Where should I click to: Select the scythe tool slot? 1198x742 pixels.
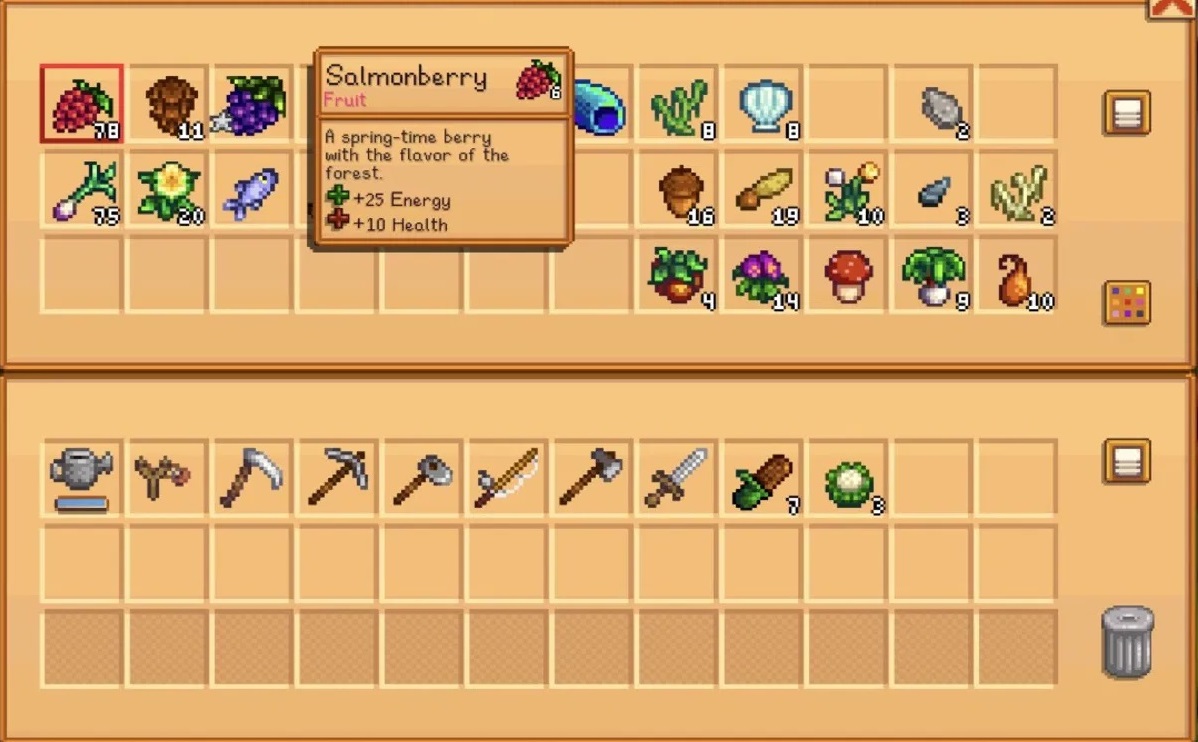click(251, 477)
